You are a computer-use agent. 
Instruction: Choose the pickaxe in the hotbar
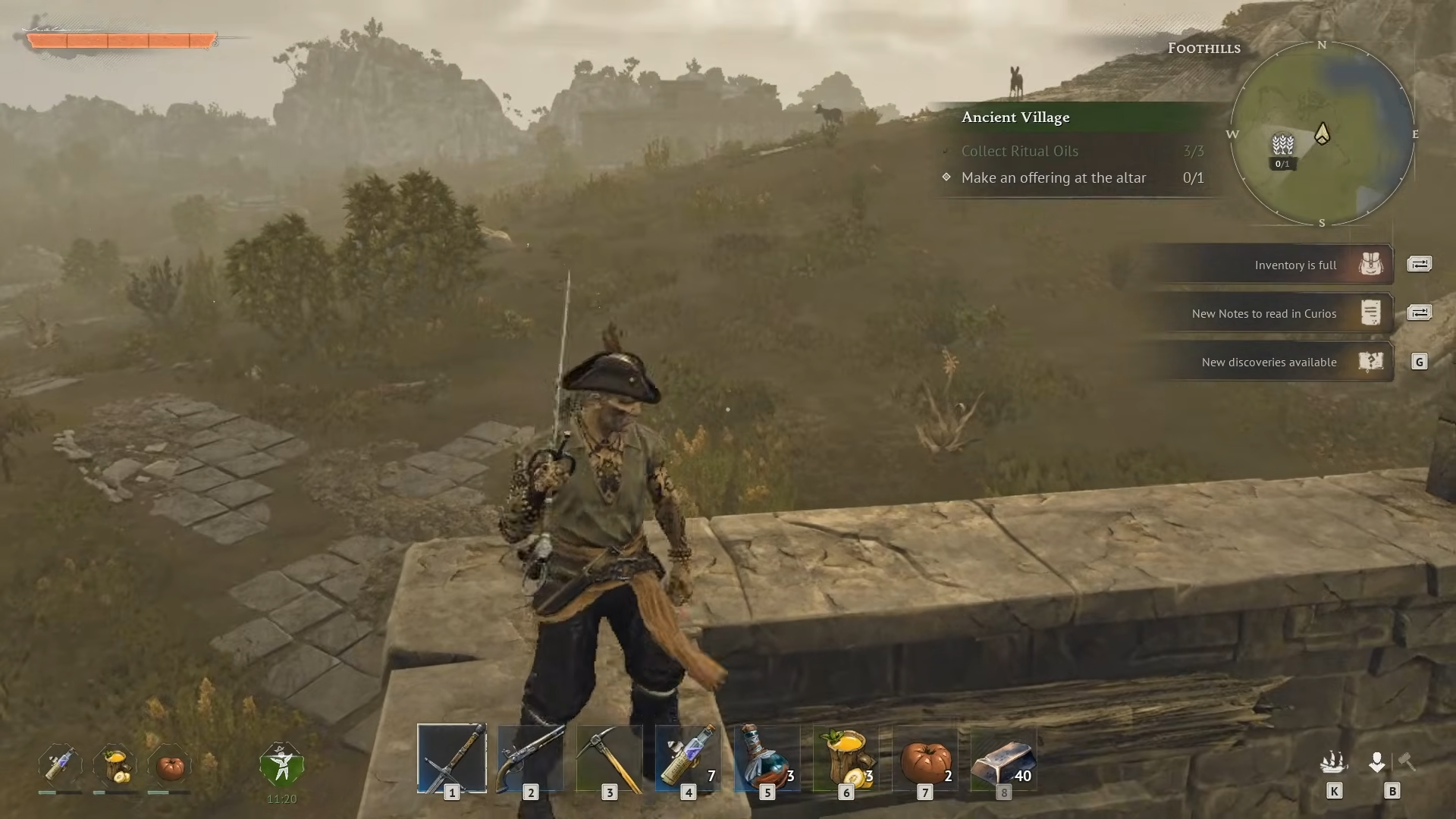point(609,759)
